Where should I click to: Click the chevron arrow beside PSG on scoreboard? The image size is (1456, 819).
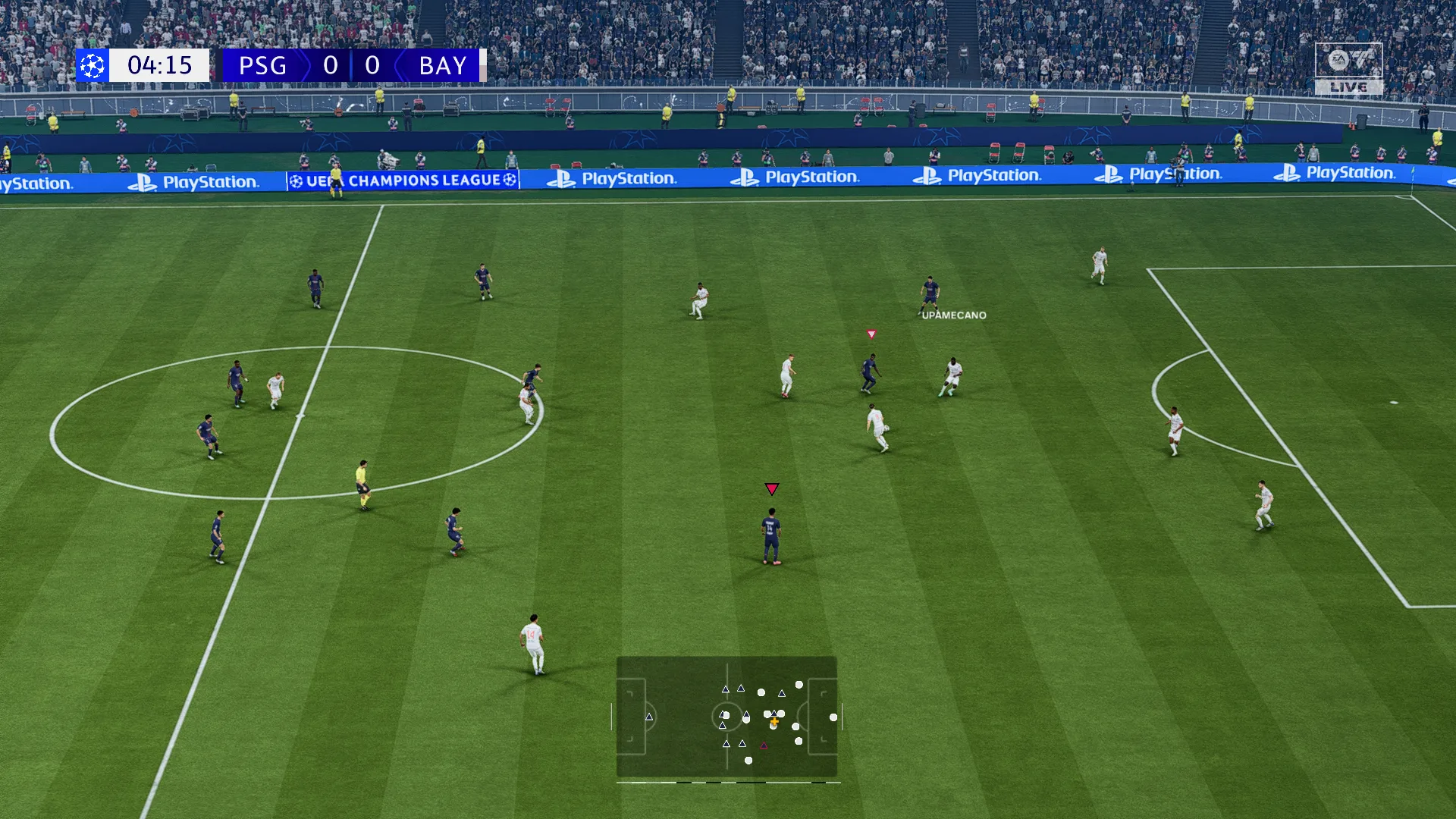pyautogui.click(x=305, y=66)
